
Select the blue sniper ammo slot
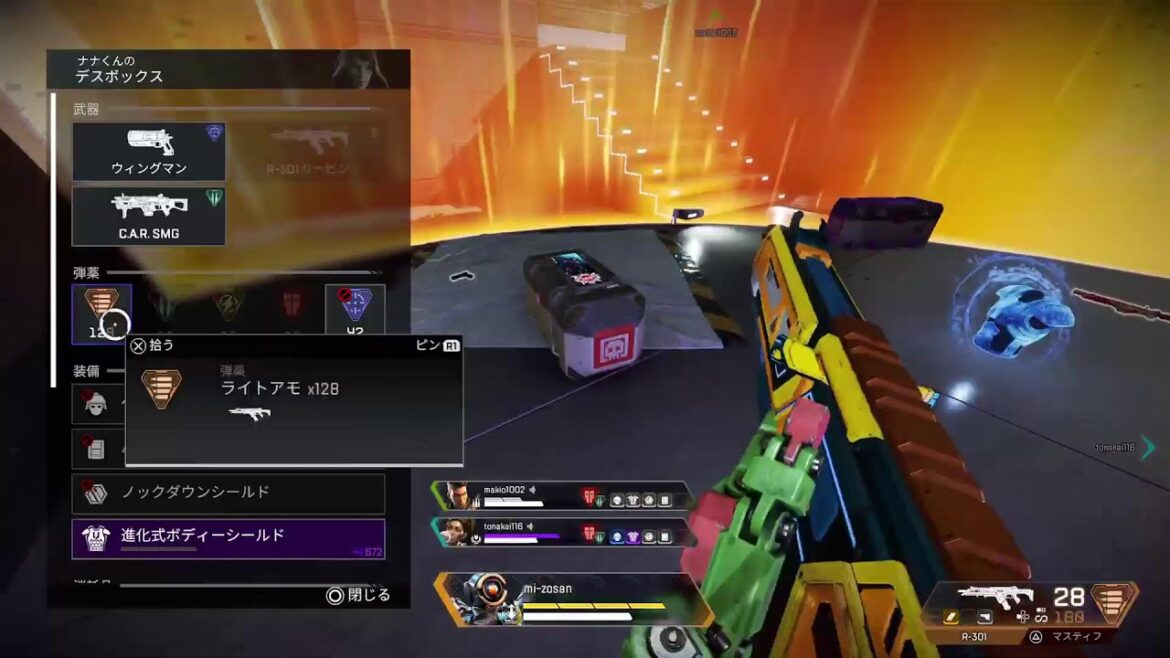click(x=355, y=313)
